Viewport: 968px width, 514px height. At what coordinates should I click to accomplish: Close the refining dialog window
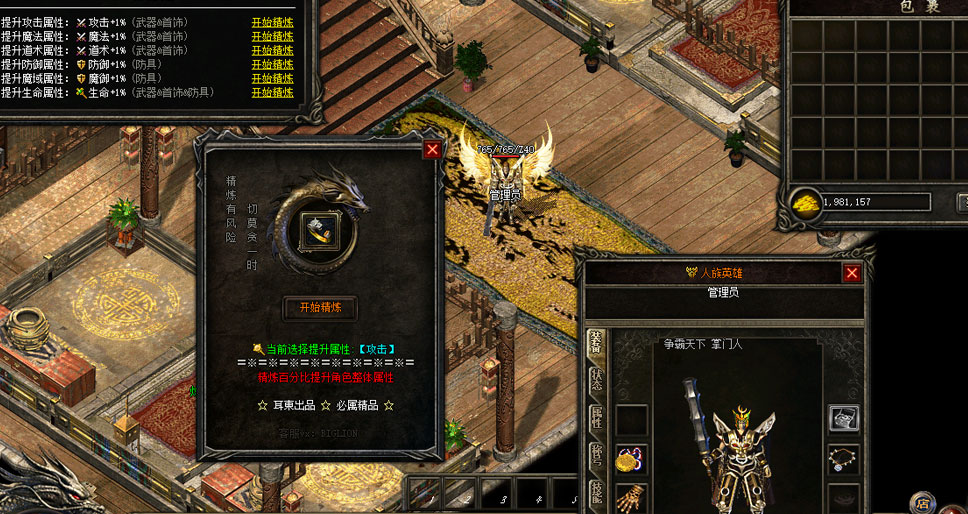click(x=432, y=150)
